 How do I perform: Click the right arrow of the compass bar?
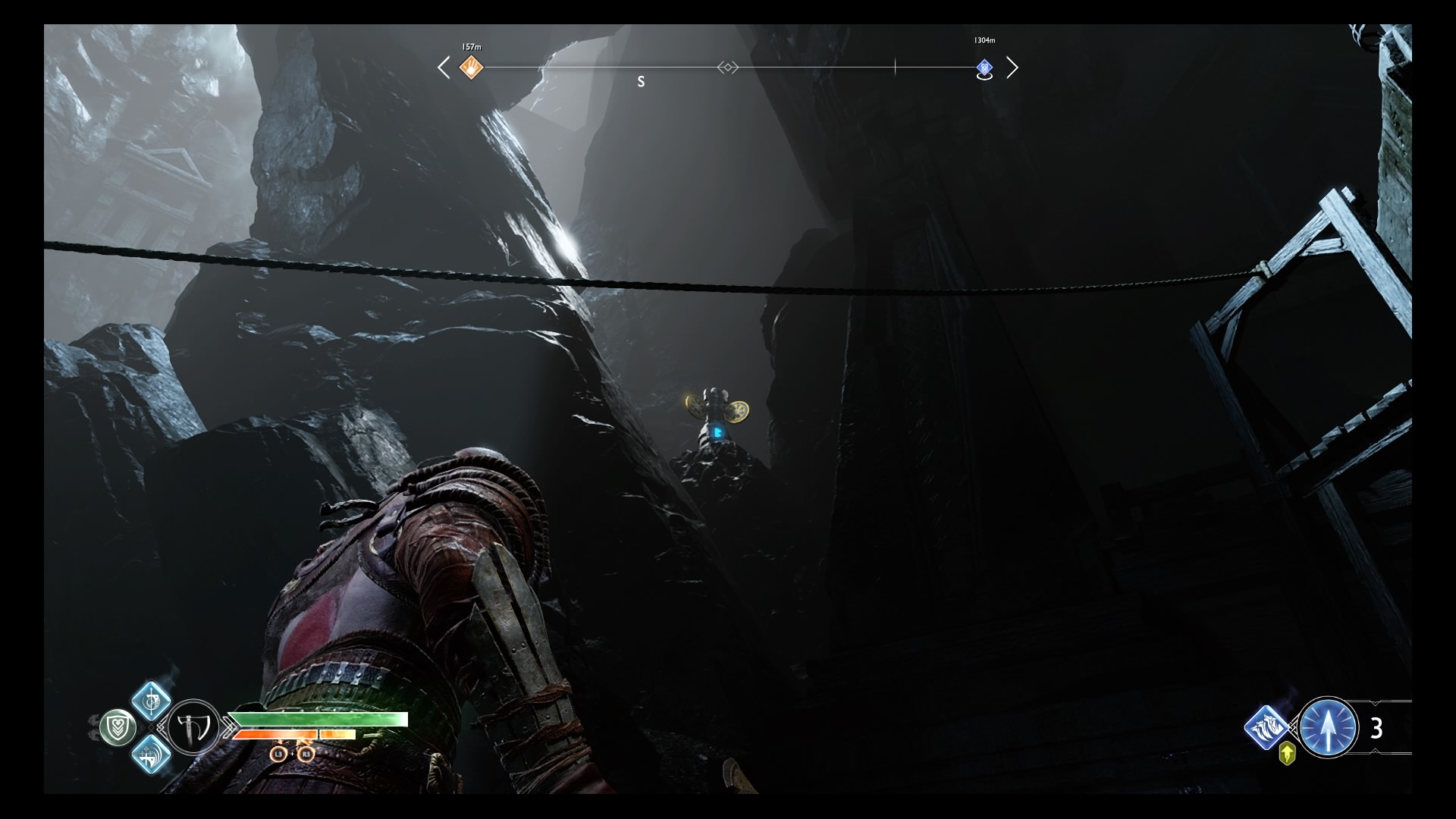[x=1012, y=68]
